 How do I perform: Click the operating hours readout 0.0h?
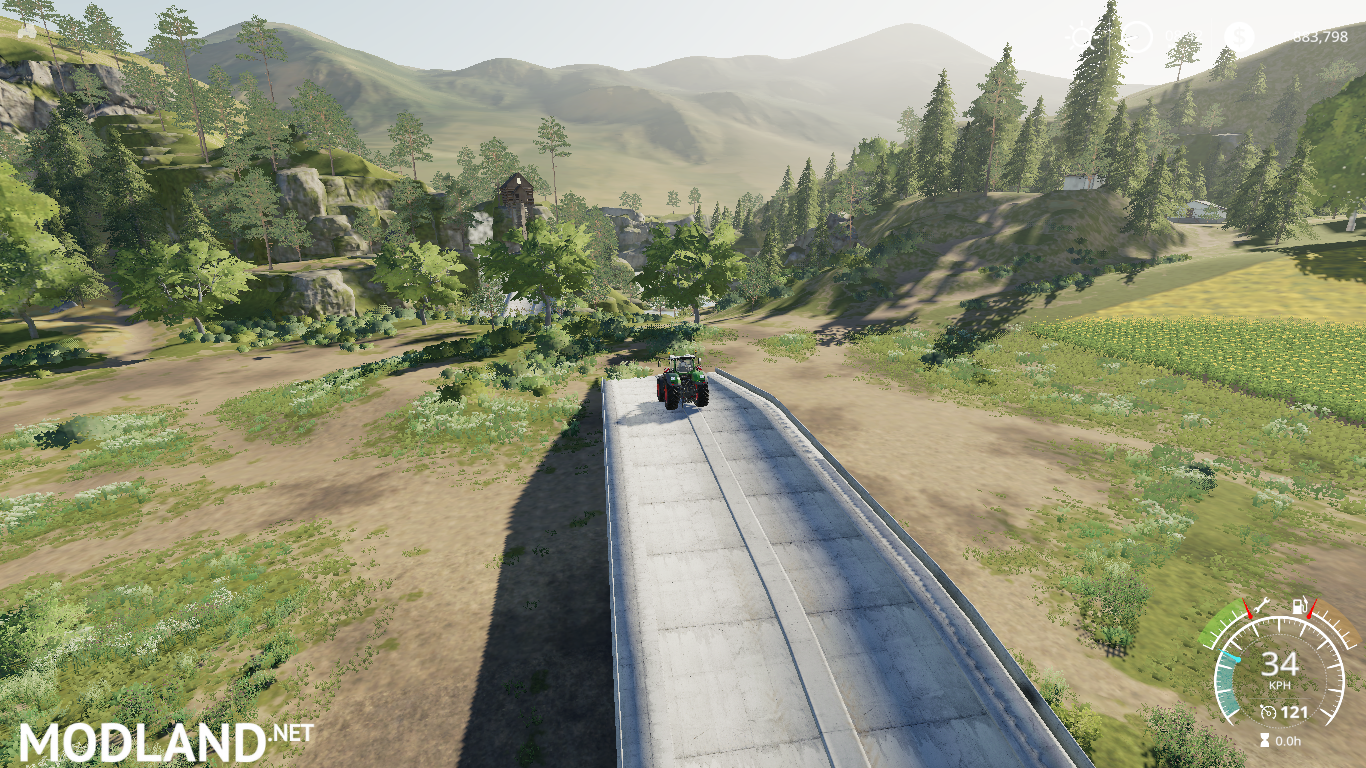pos(1288,740)
